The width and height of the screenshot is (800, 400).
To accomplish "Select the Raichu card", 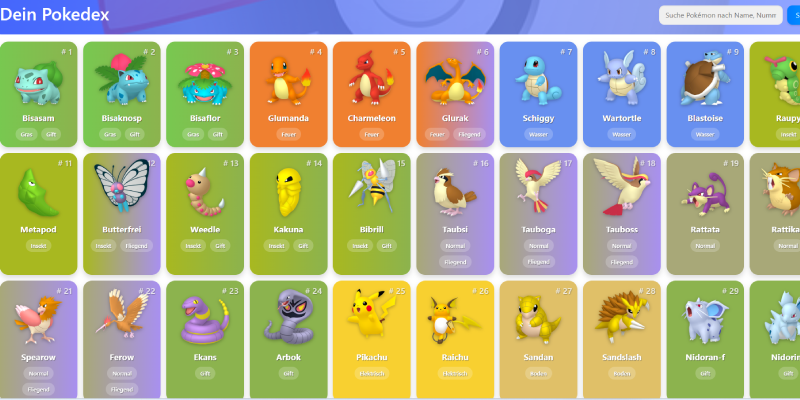I will [x=454, y=335].
